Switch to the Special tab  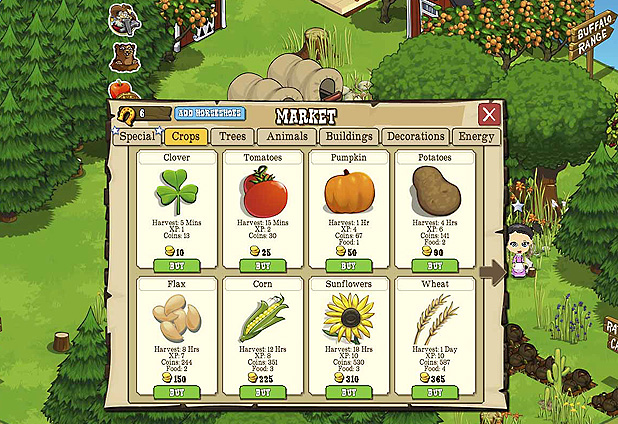[138, 137]
